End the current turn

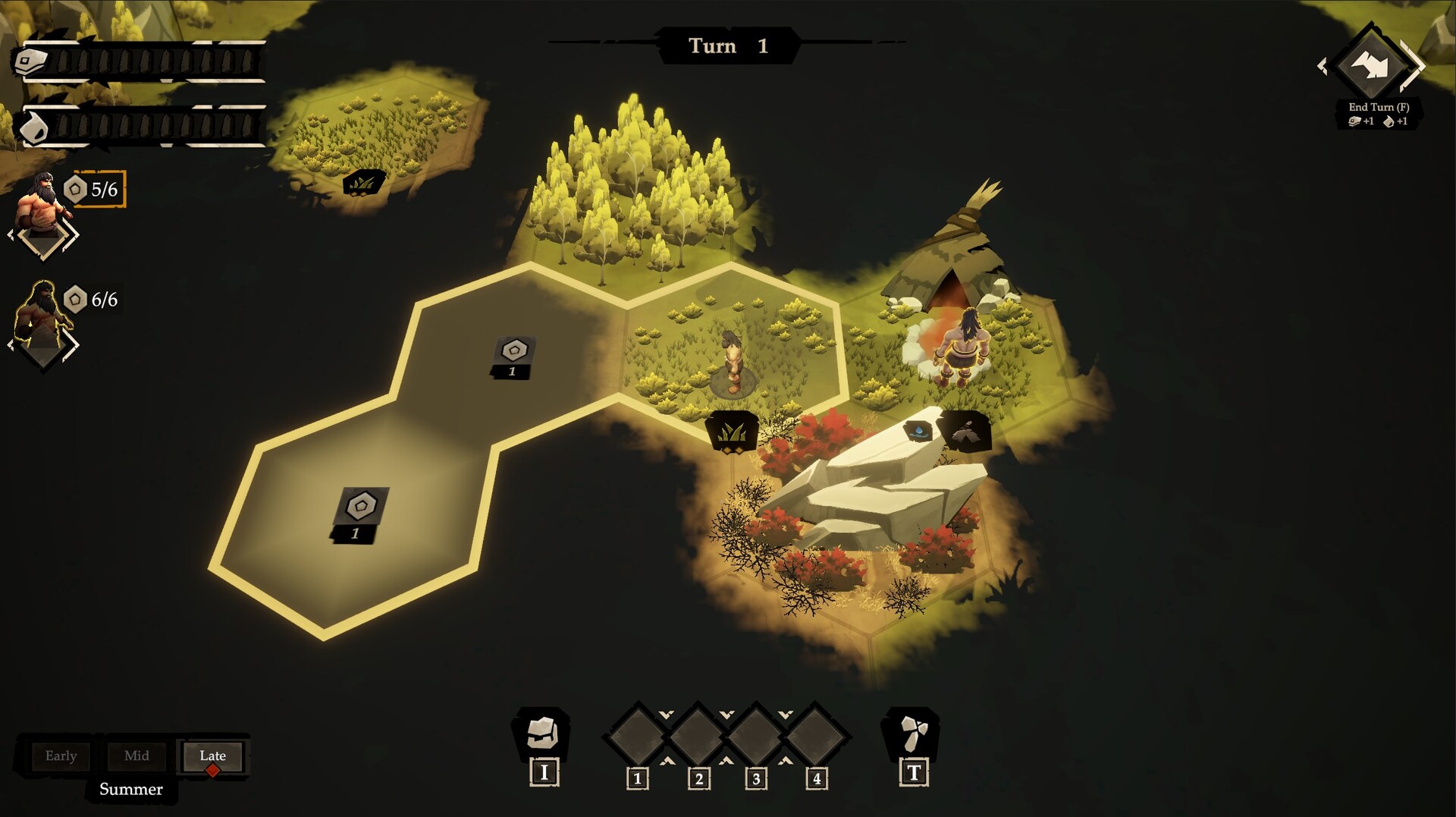pos(1372,67)
